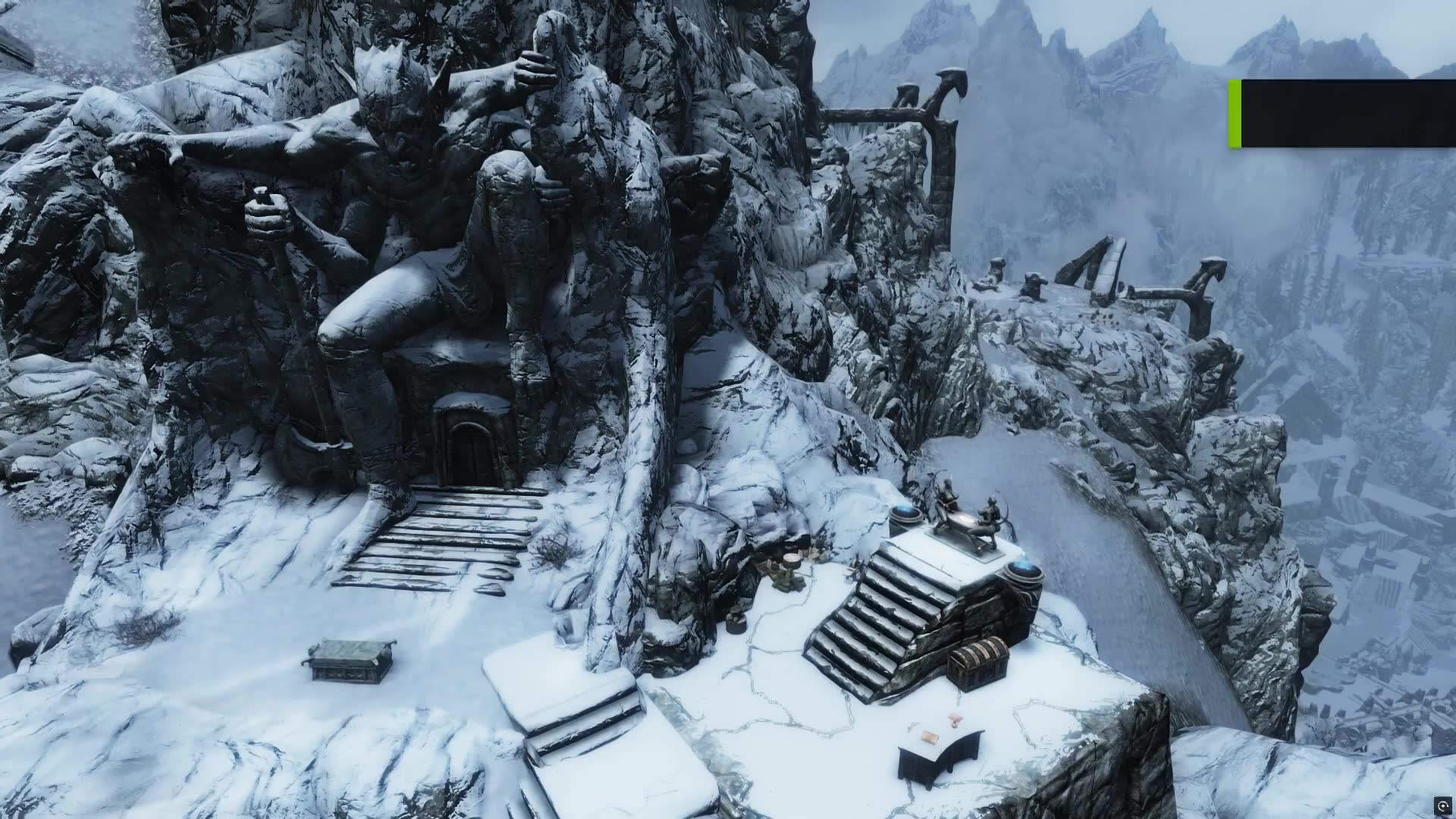The height and width of the screenshot is (819, 1456).
Task: Click the instant replay status icon
Action: 1442,805
